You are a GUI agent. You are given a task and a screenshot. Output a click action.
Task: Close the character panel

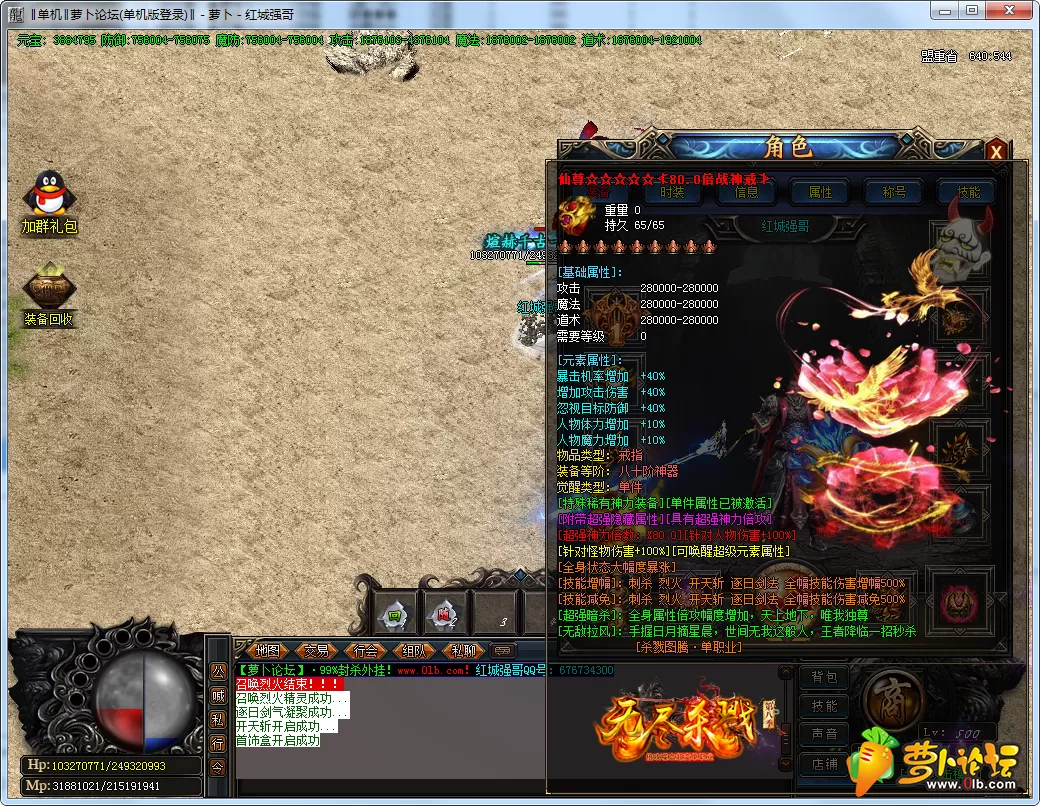(995, 151)
